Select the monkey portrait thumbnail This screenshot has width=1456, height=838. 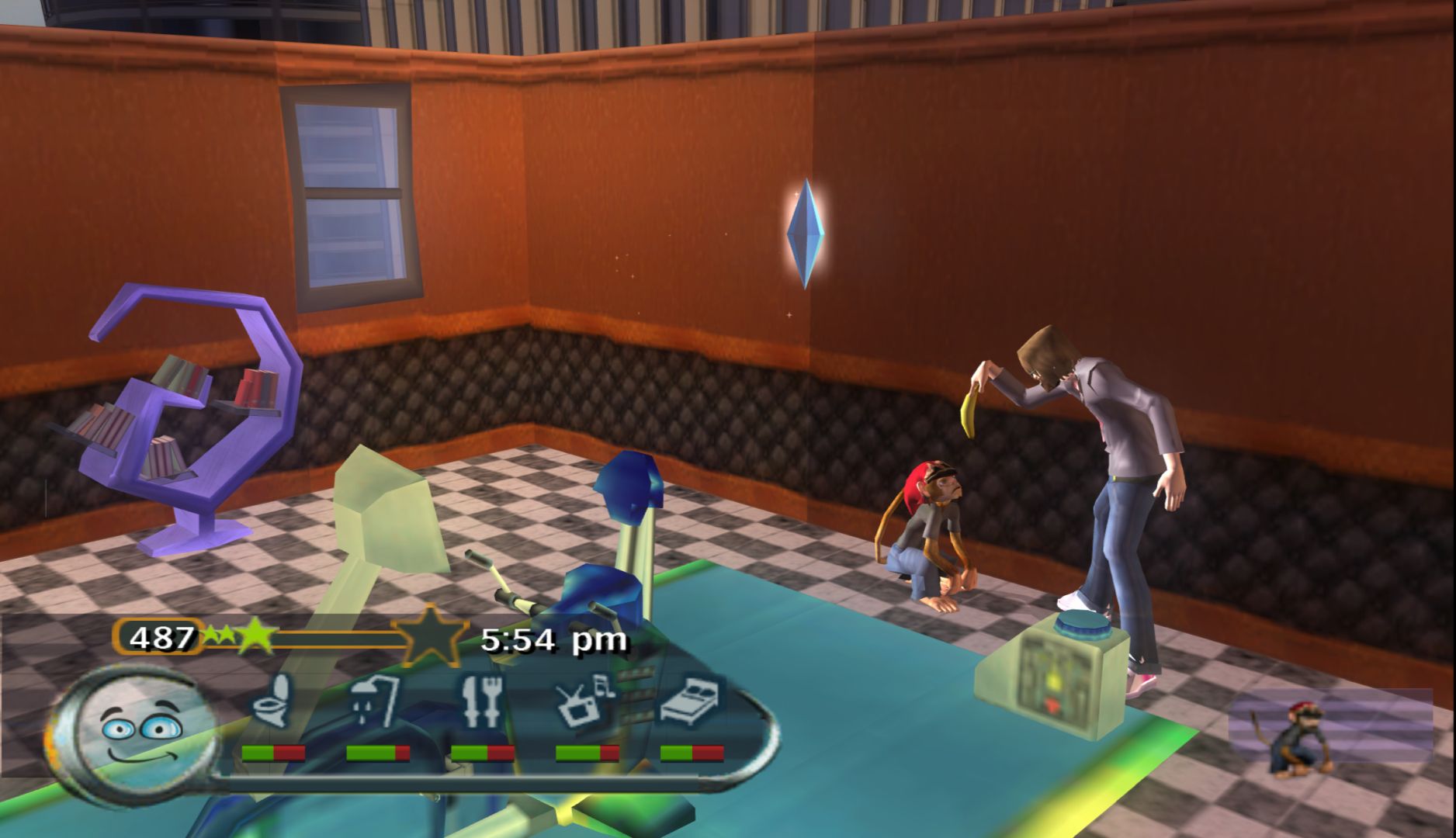point(1295,739)
